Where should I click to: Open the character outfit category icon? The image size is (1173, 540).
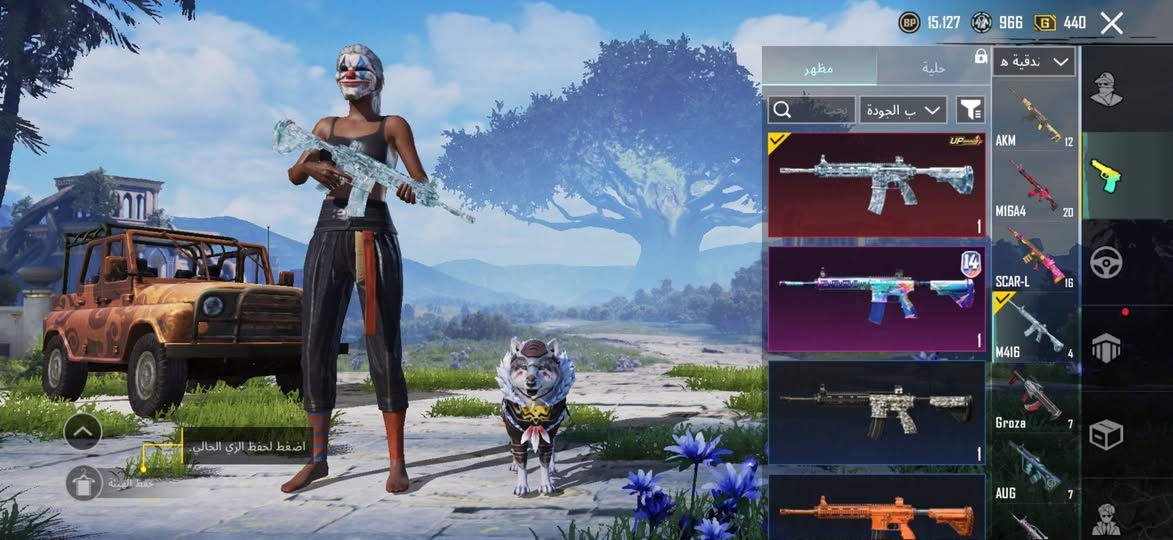[1106, 89]
